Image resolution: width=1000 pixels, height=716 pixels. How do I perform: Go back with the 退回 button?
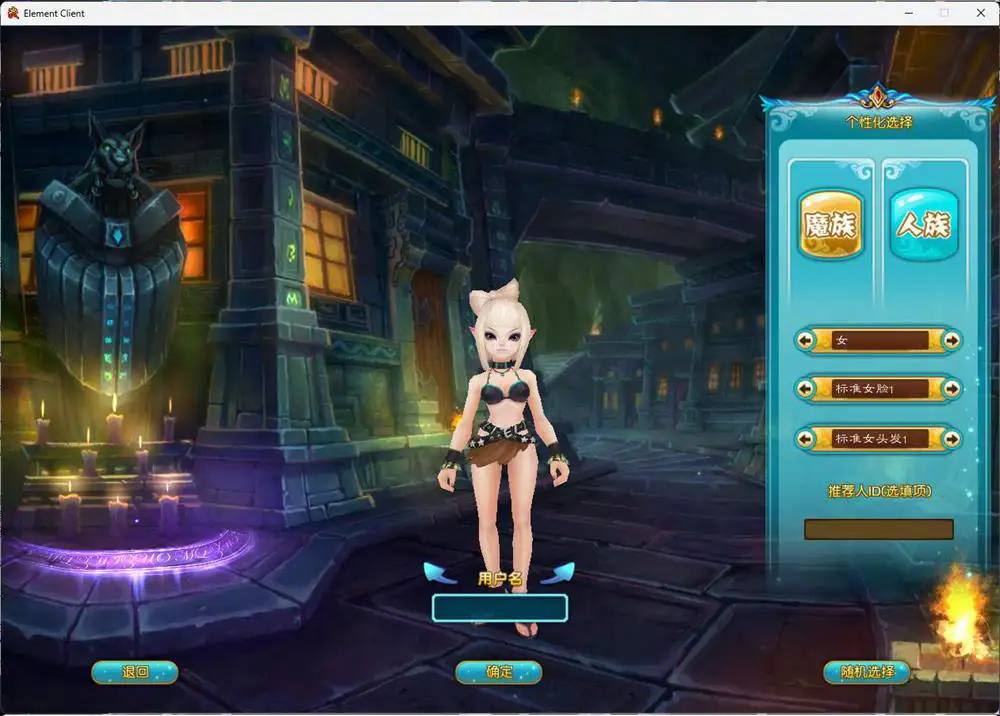(134, 672)
